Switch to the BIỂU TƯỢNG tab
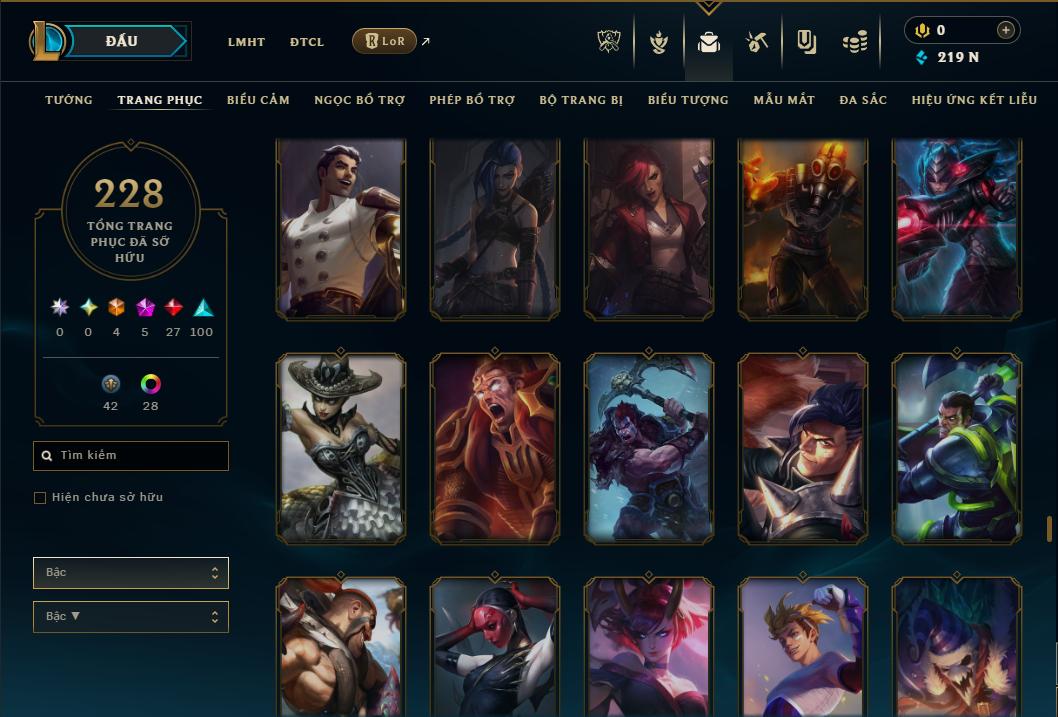Image resolution: width=1058 pixels, height=717 pixels. 688,100
